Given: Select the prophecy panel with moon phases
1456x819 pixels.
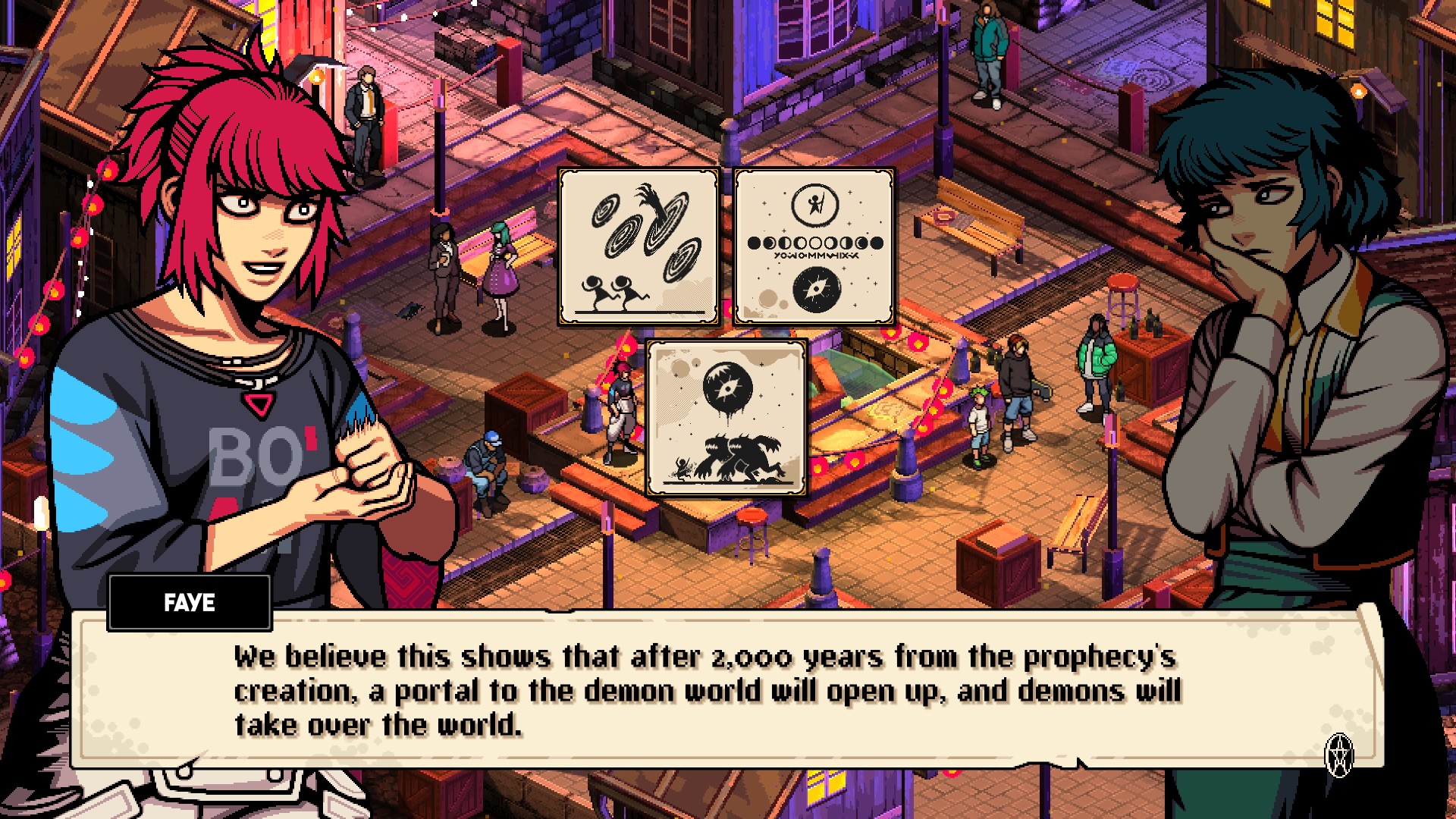Looking at the screenshot, I should click(814, 247).
